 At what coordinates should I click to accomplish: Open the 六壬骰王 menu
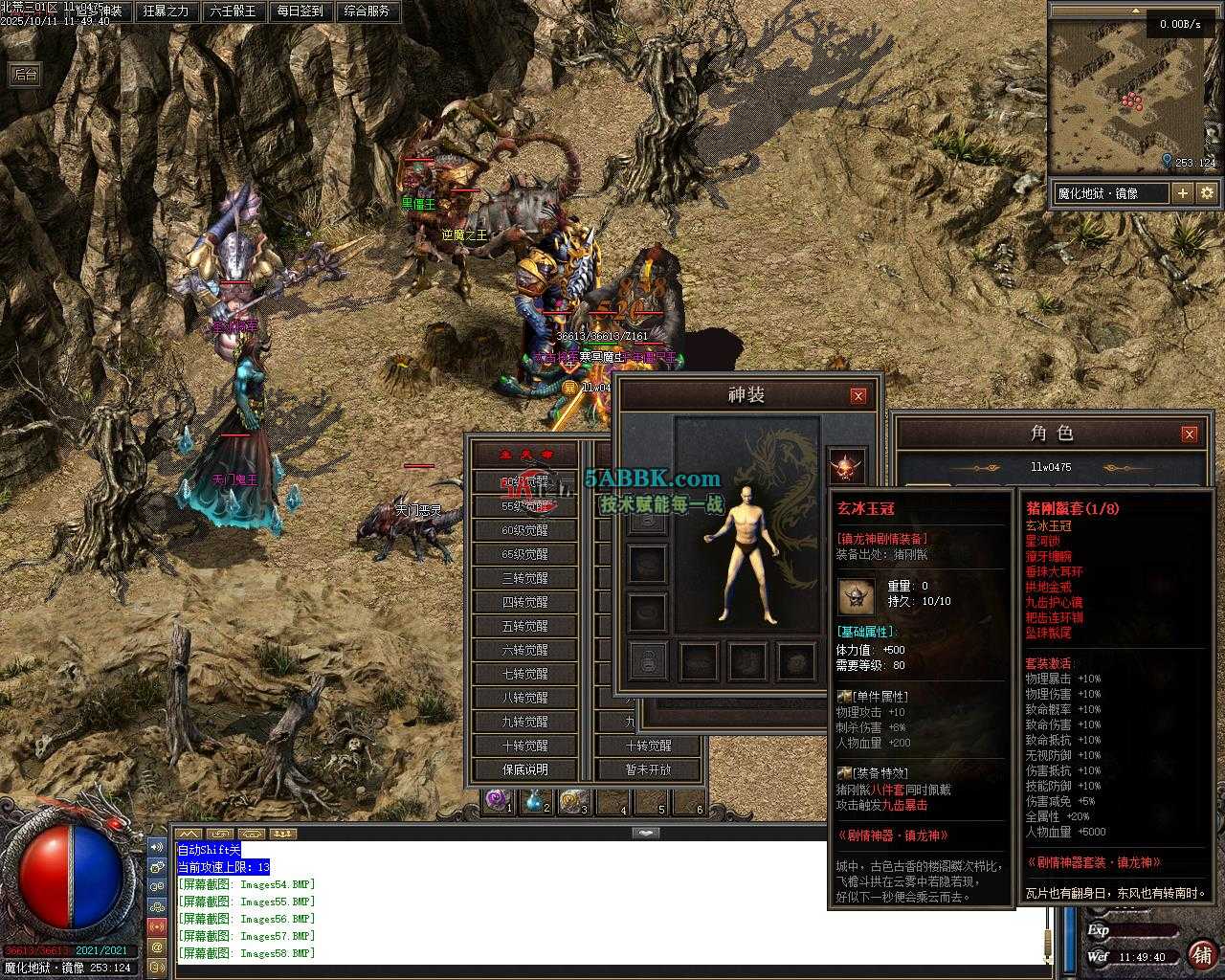[233, 11]
